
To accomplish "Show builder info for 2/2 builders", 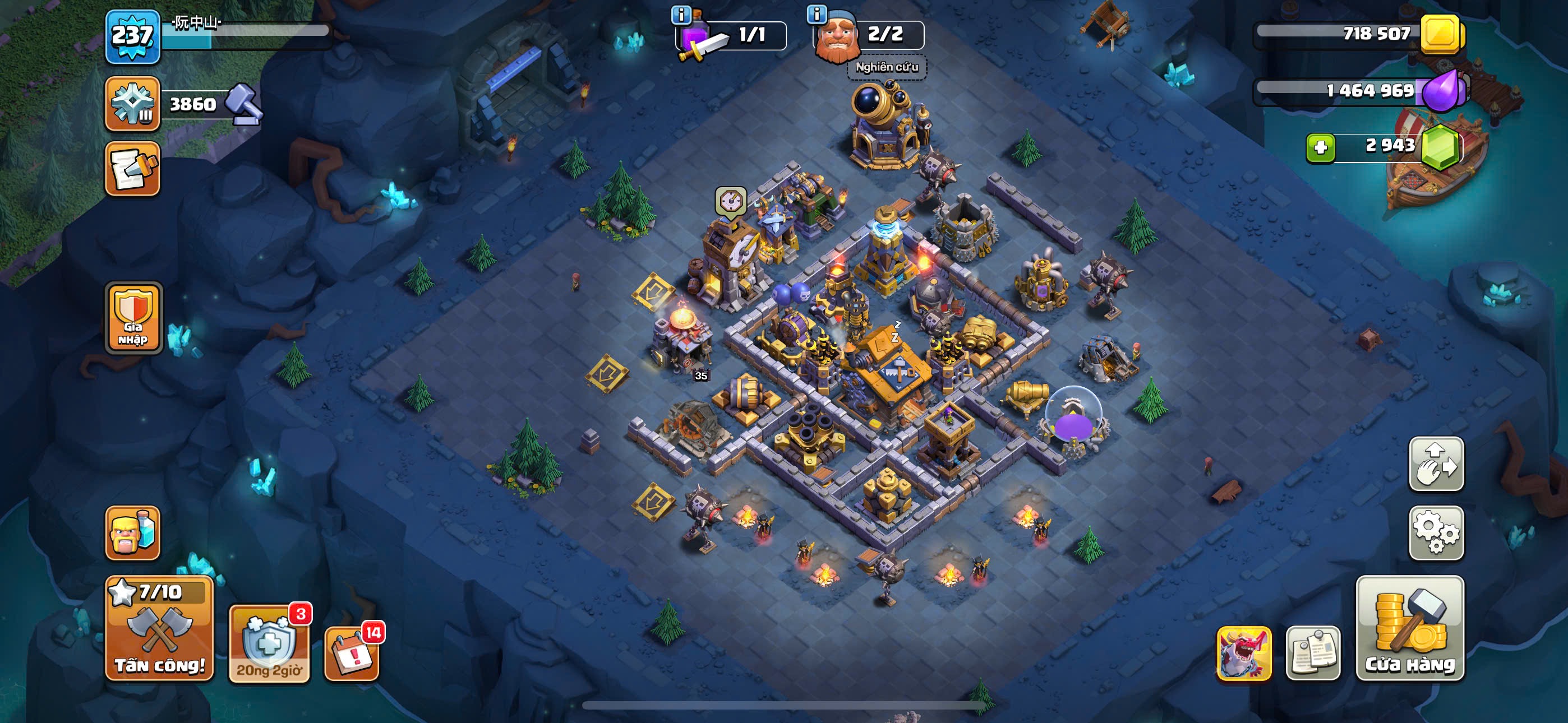I will pyautogui.click(x=817, y=14).
